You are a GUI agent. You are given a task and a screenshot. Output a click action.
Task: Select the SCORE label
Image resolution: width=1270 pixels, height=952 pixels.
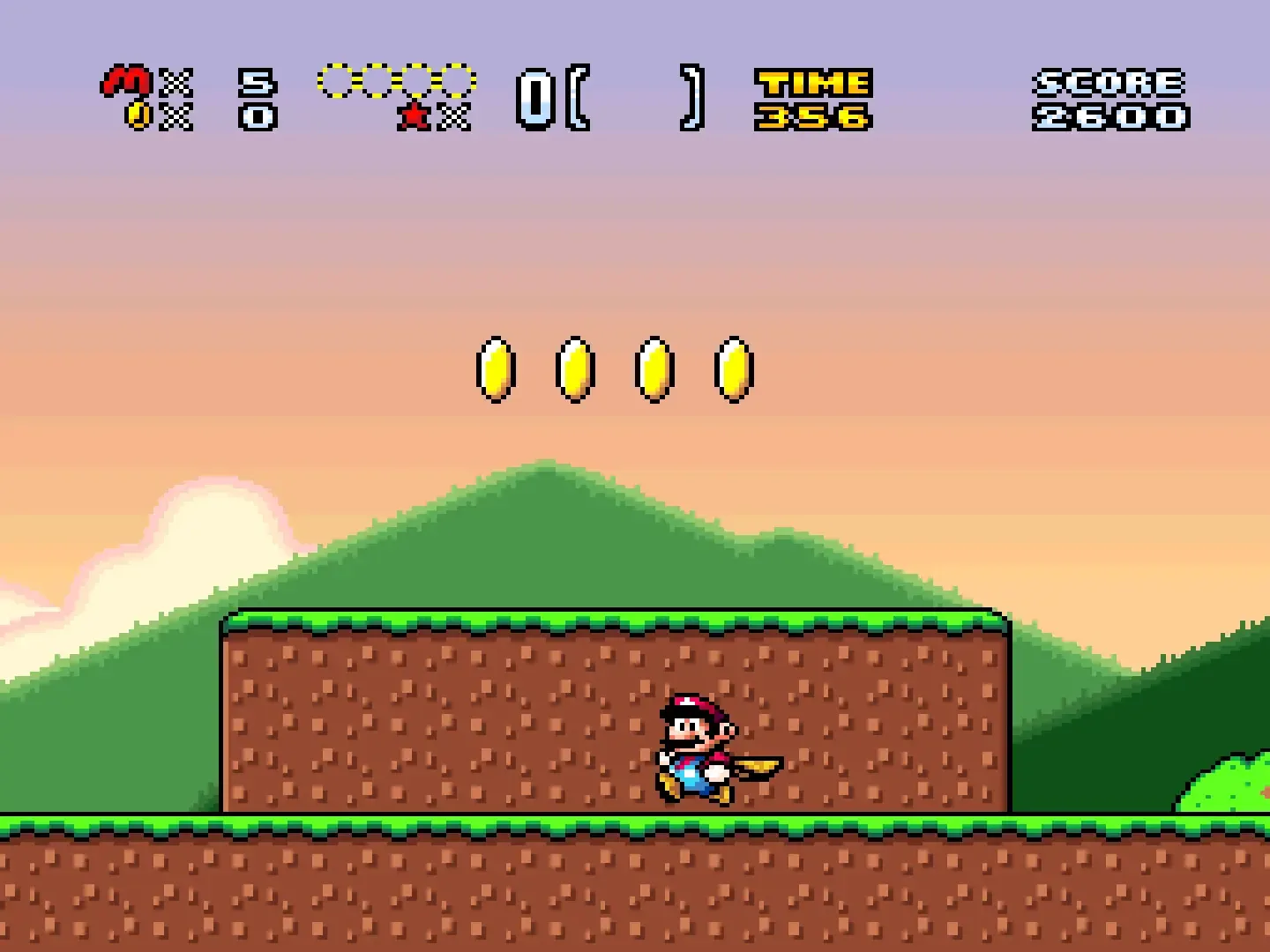click(1107, 82)
